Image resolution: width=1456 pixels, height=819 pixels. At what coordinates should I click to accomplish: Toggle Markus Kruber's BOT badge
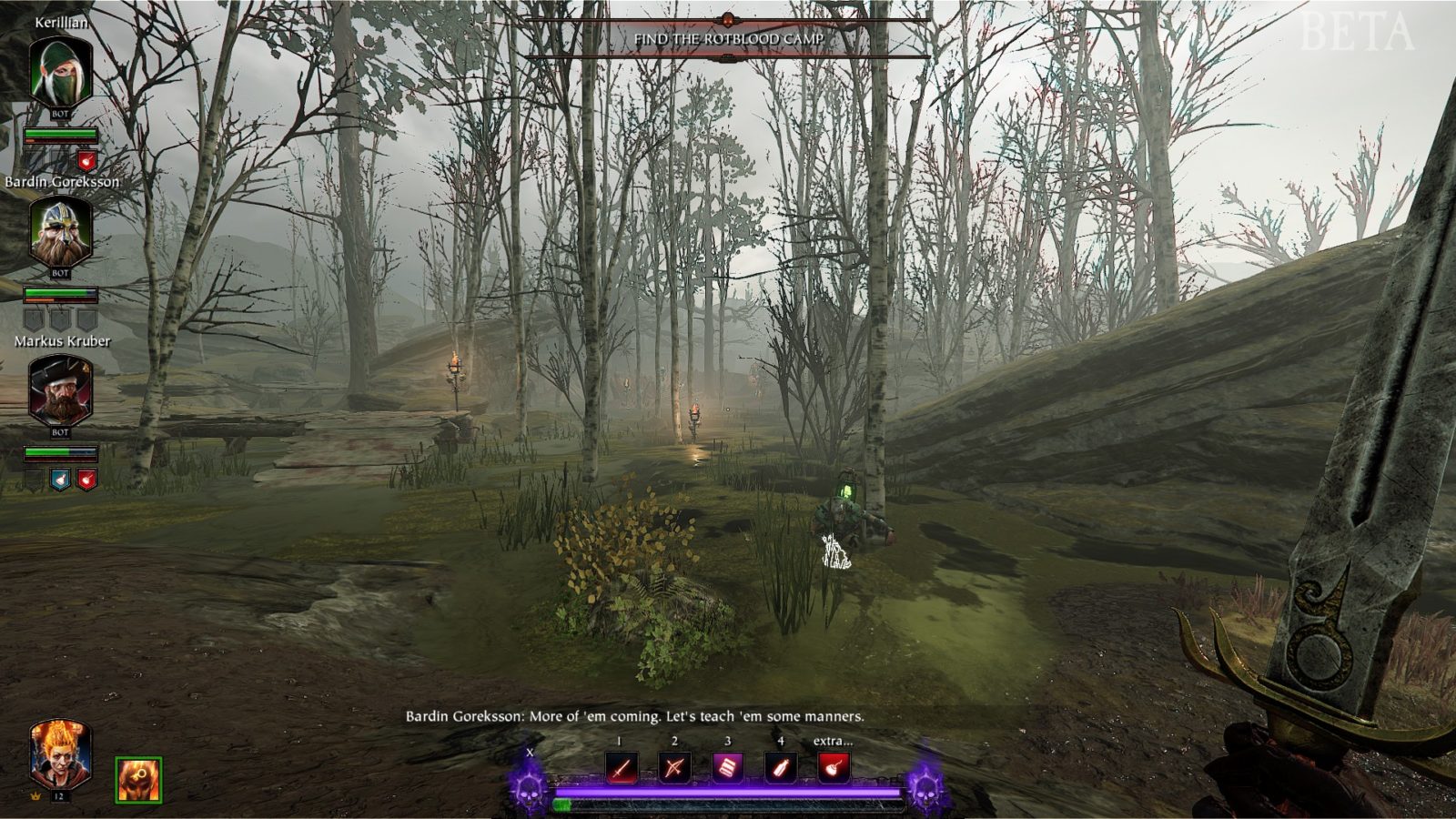[59, 434]
